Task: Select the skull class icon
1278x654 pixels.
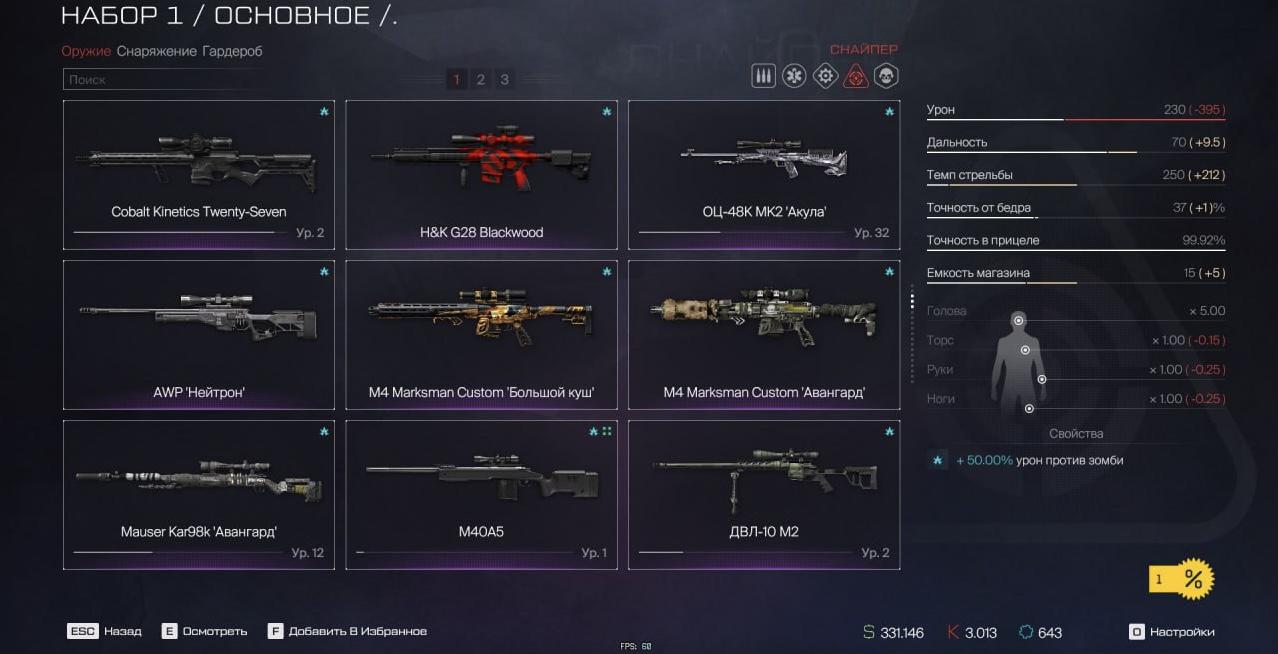Action: (886, 76)
